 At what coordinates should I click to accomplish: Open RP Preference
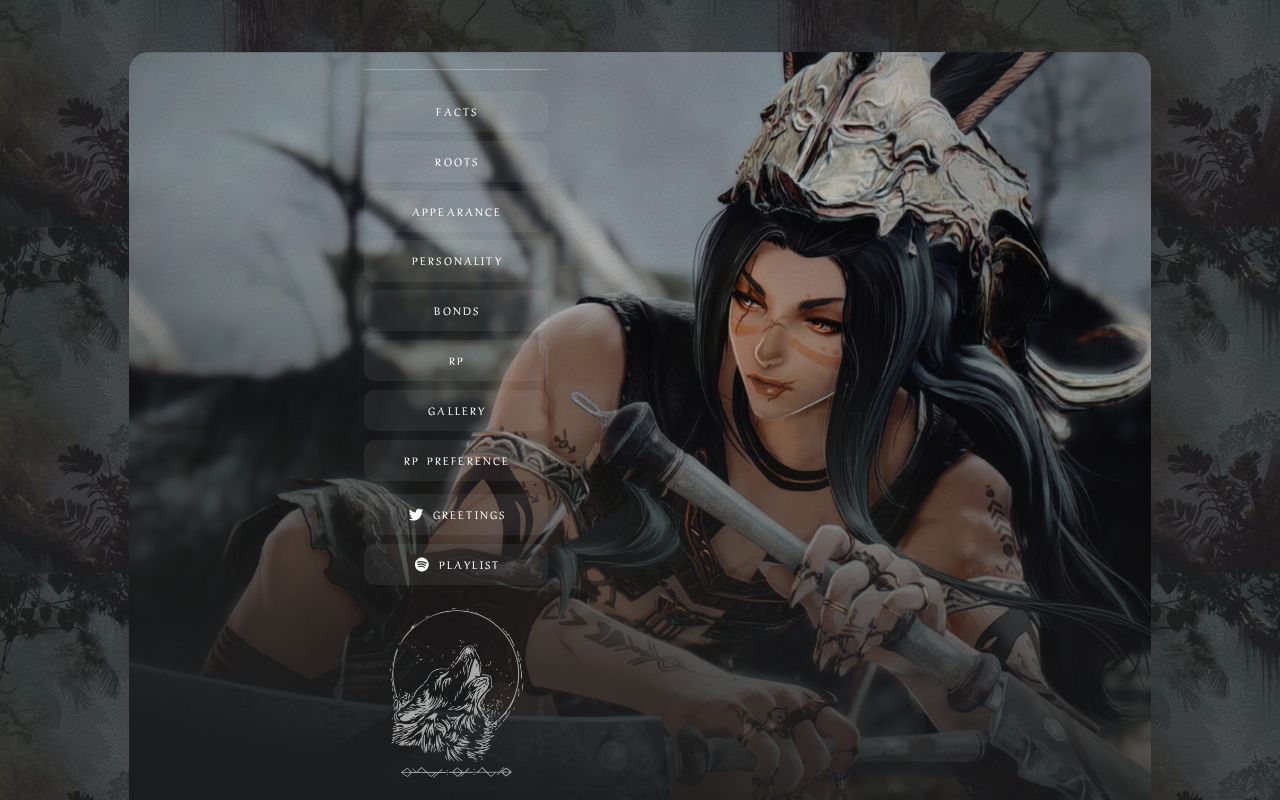pos(456,461)
